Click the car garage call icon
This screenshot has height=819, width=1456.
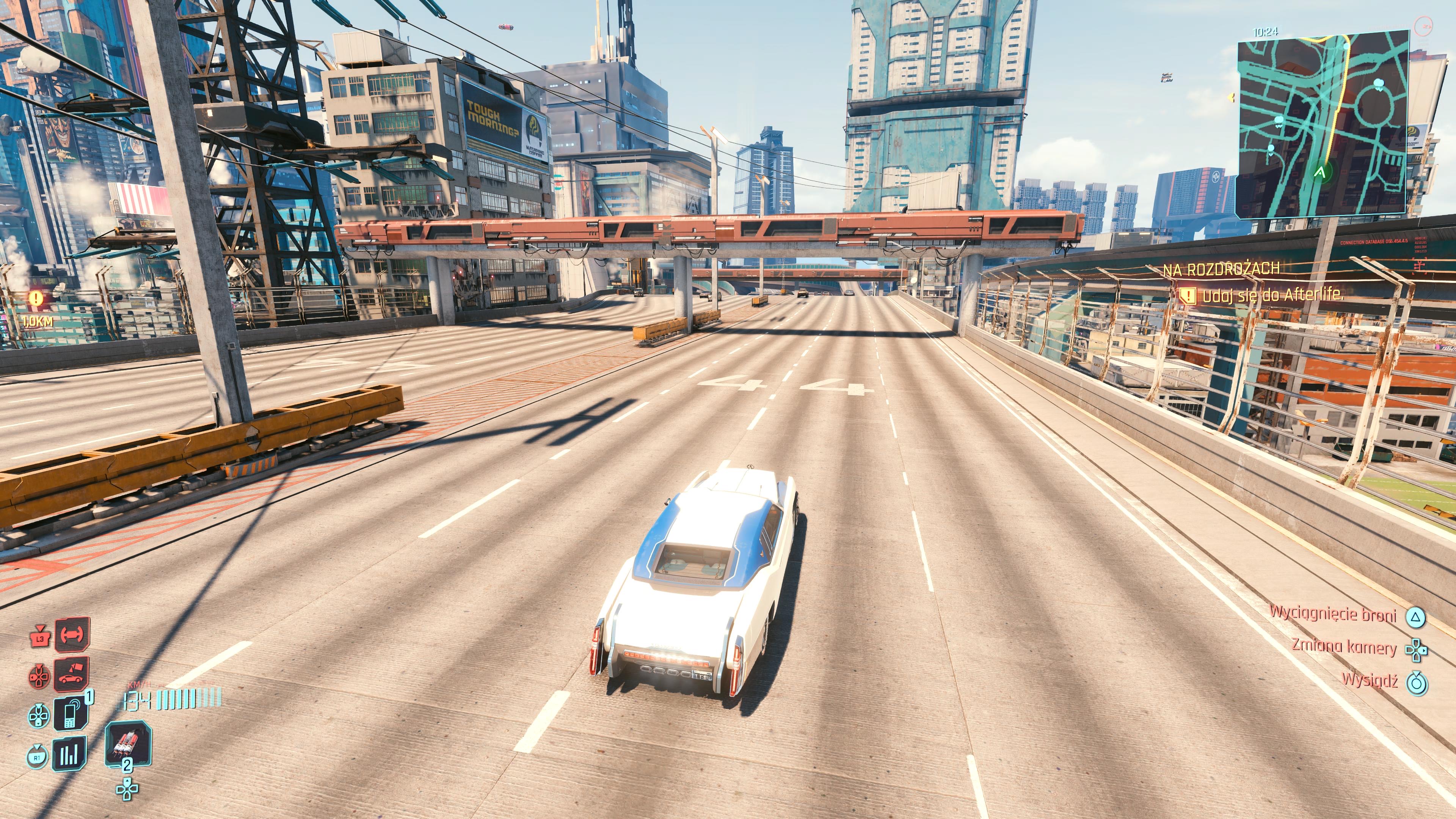[72, 674]
